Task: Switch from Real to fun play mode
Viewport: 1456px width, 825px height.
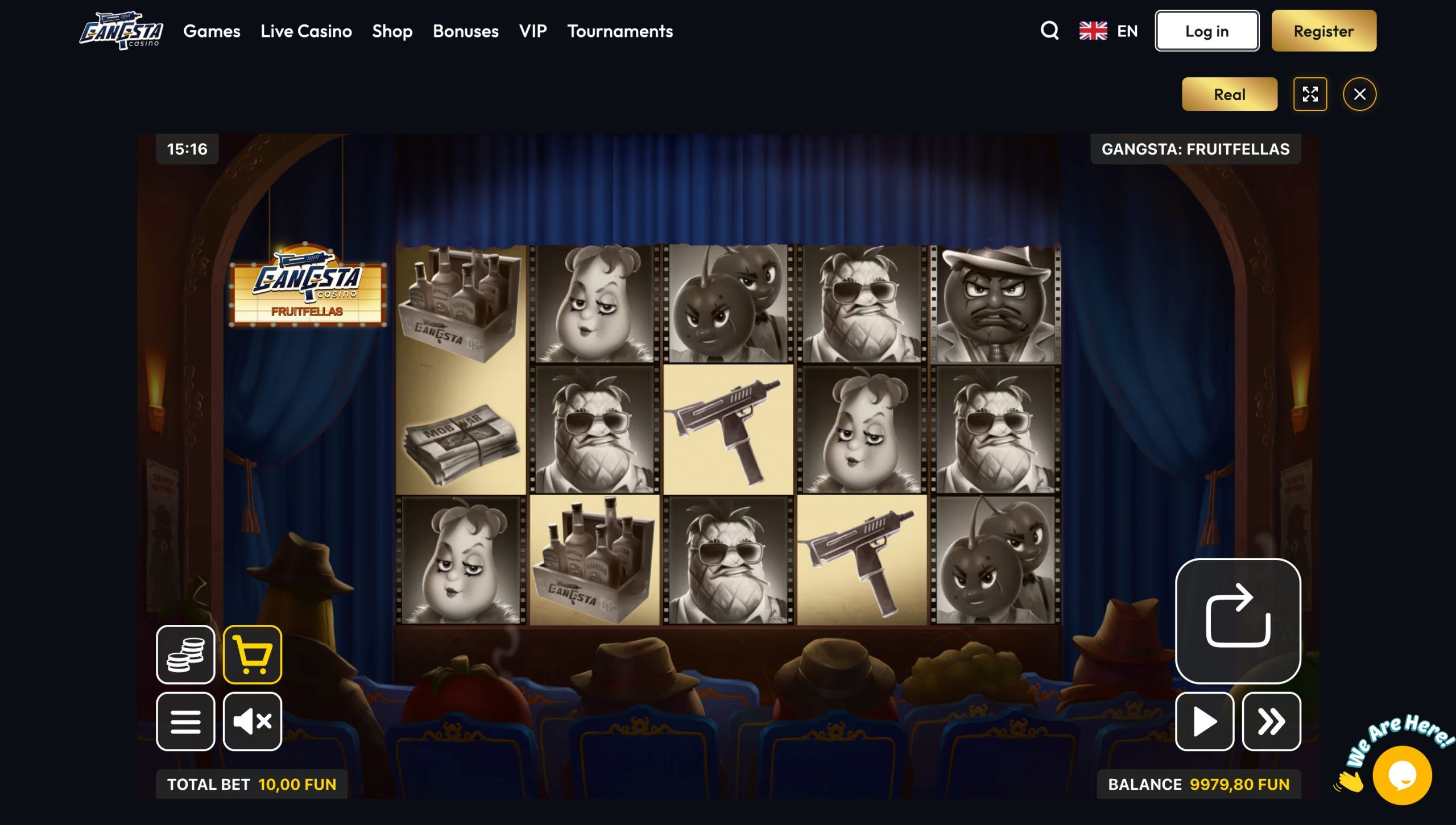Action: point(1228,94)
